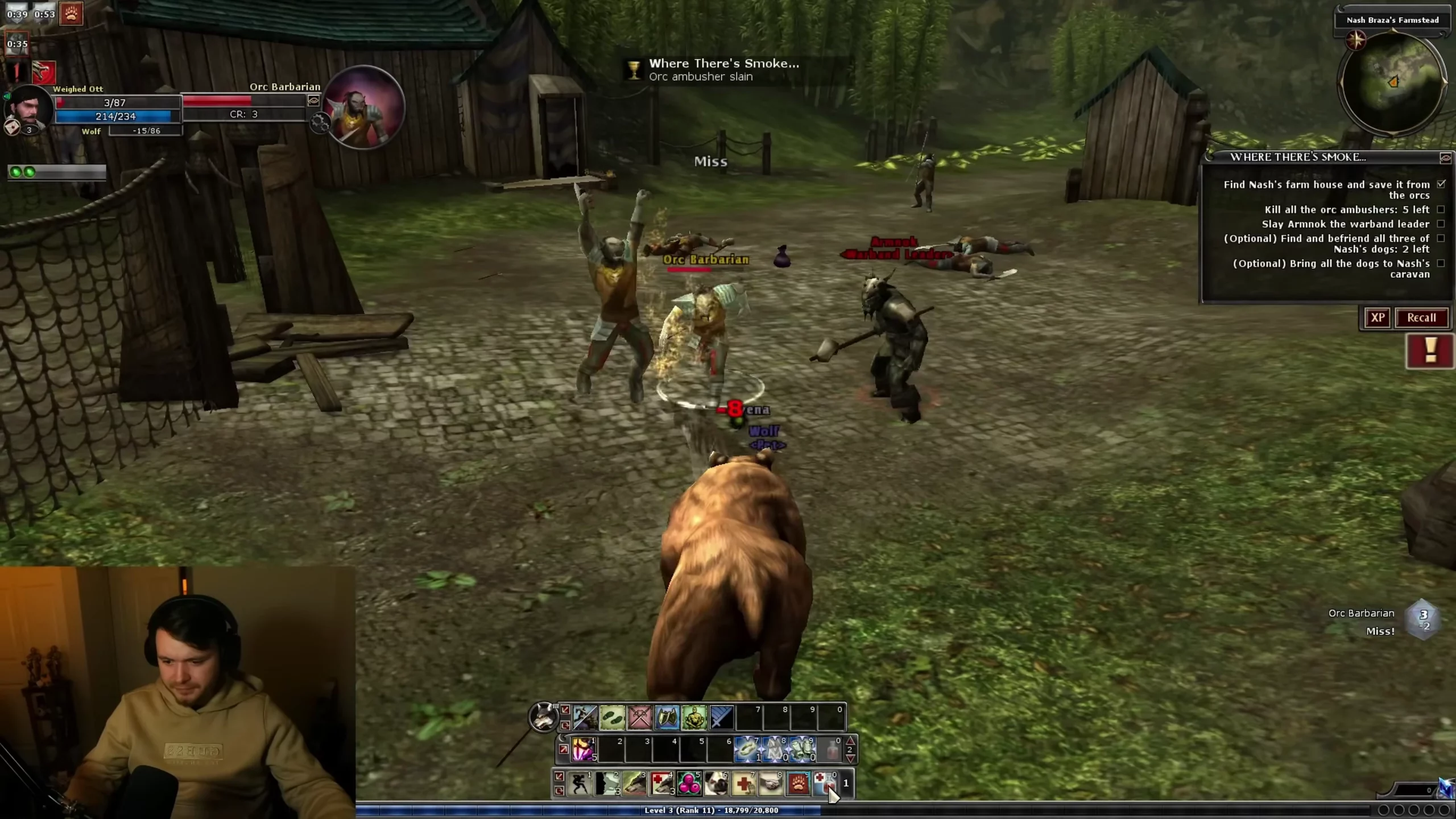This screenshot has width=1456, height=819.
Task: Select the meditating figure pet stance
Action: [694, 718]
